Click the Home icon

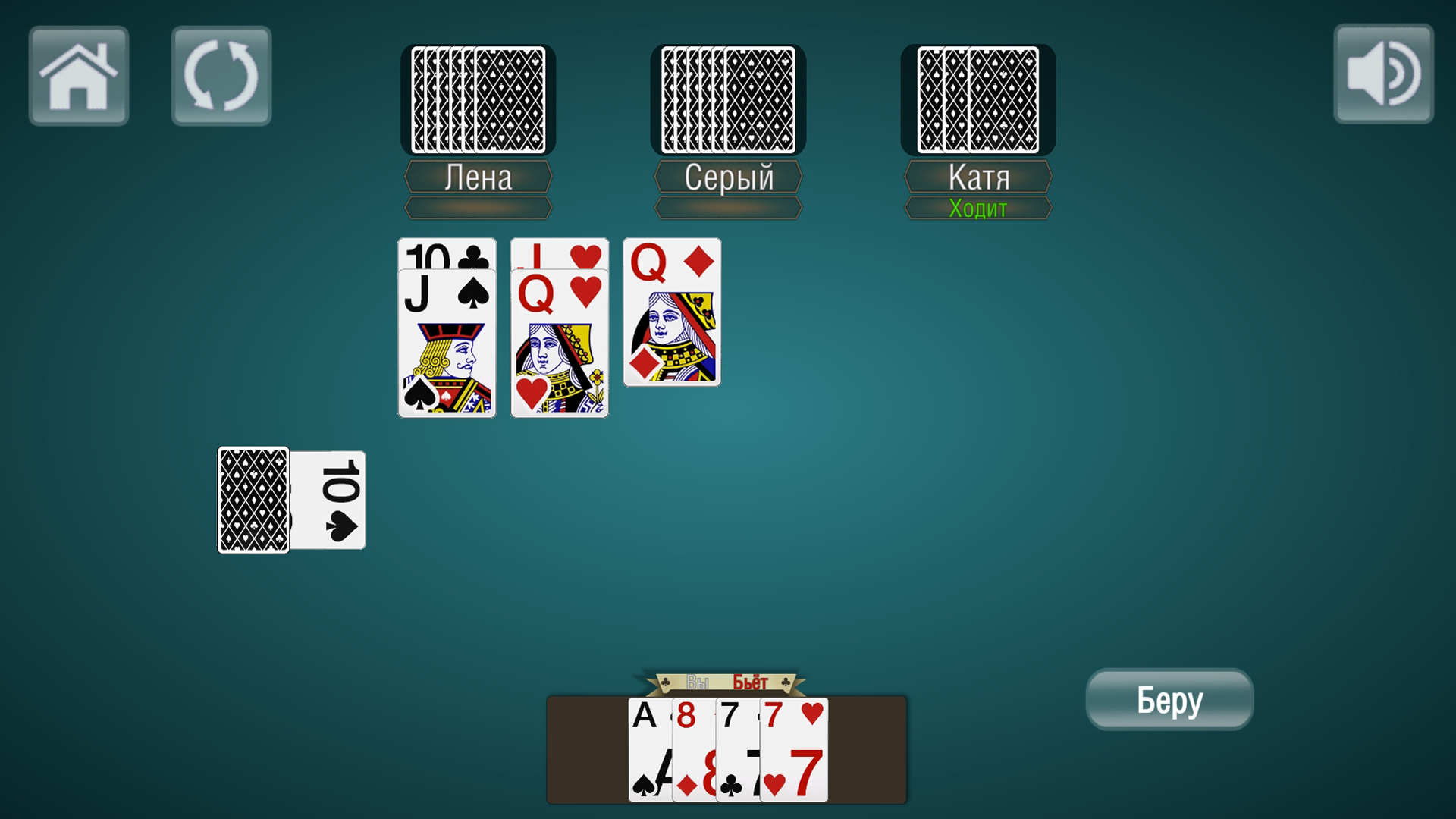tap(78, 74)
